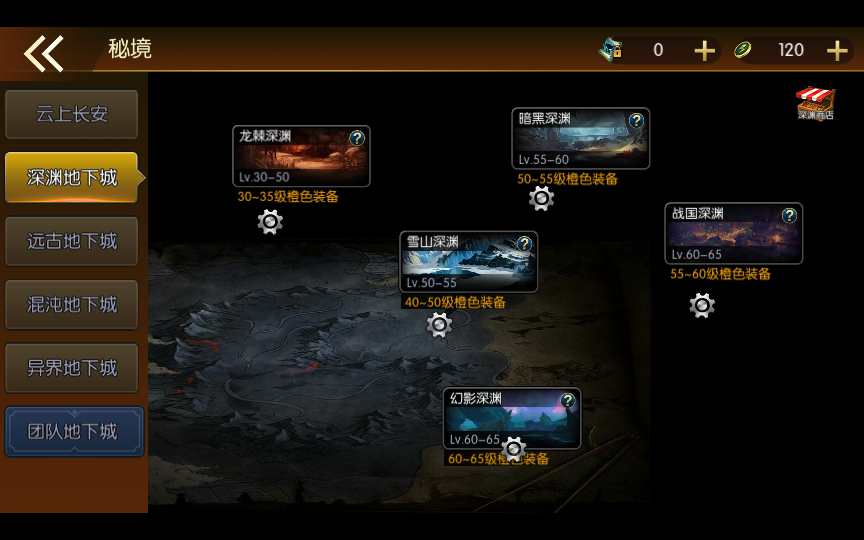This screenshot has width=864, height=540.
Task: Go back with the double-arrow button
Action: (44, 52)
